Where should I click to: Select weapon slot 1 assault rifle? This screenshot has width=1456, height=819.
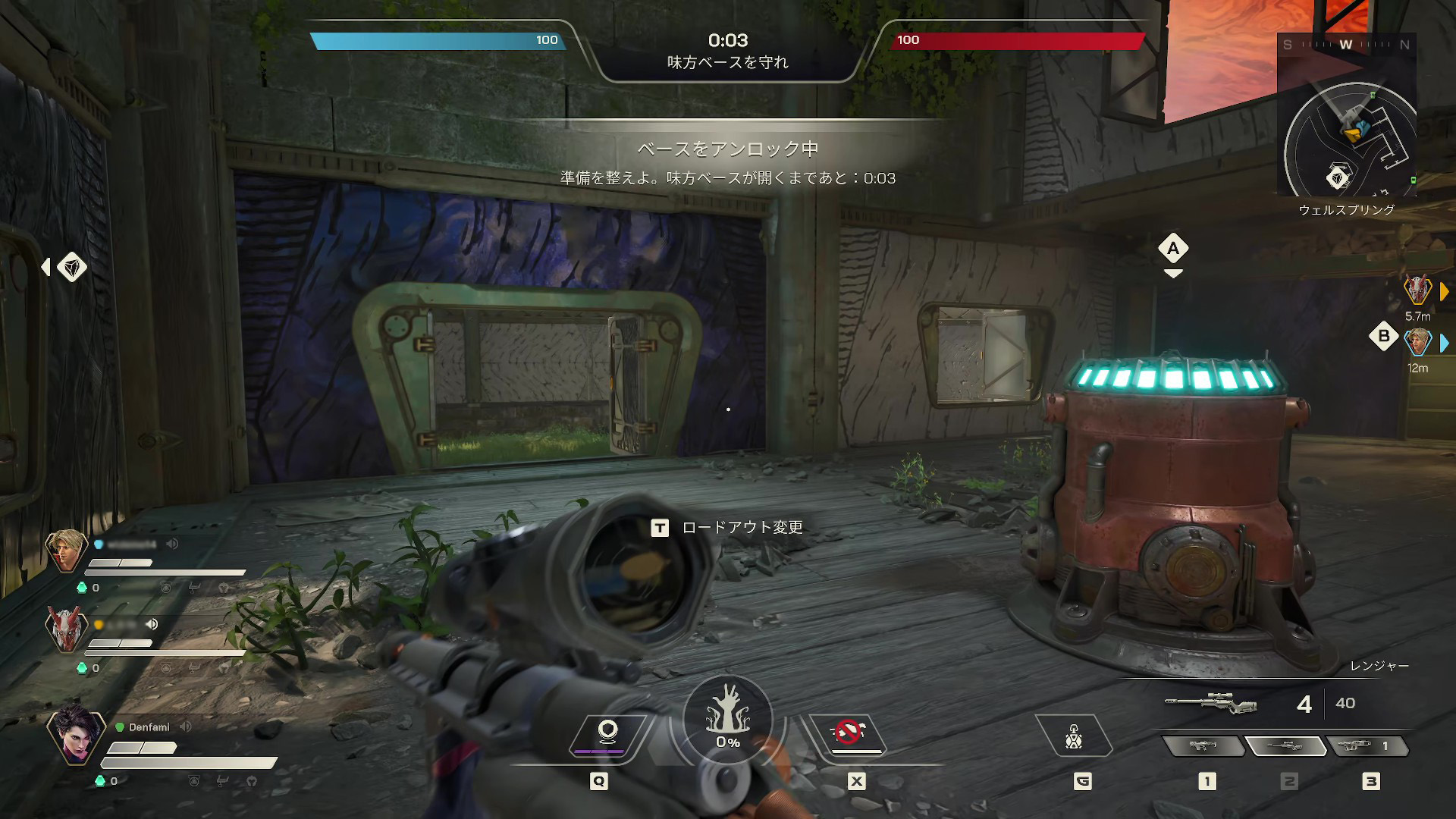1206,747
